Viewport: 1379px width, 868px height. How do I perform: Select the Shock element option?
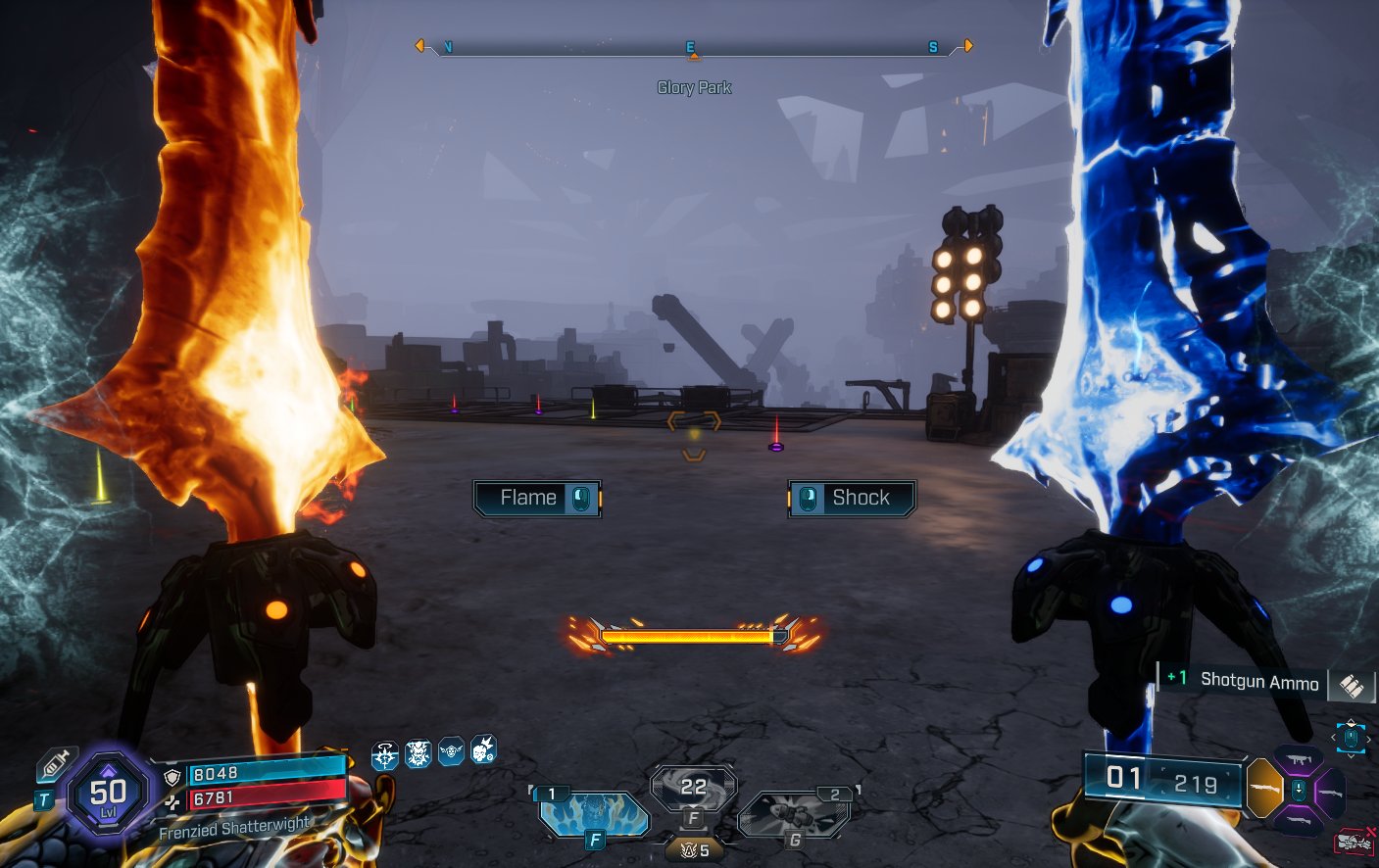852,498
